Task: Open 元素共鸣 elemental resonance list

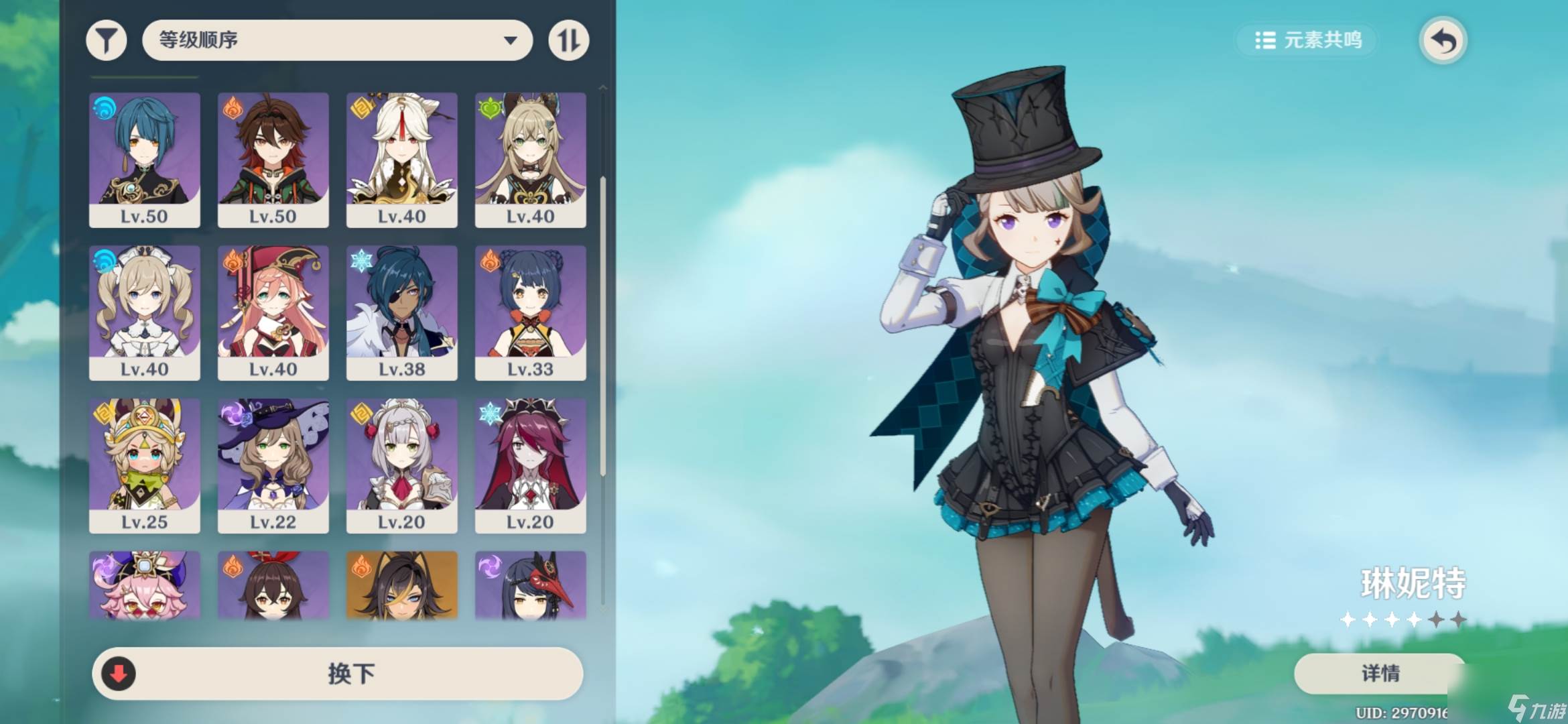Action: (1308, 40)
